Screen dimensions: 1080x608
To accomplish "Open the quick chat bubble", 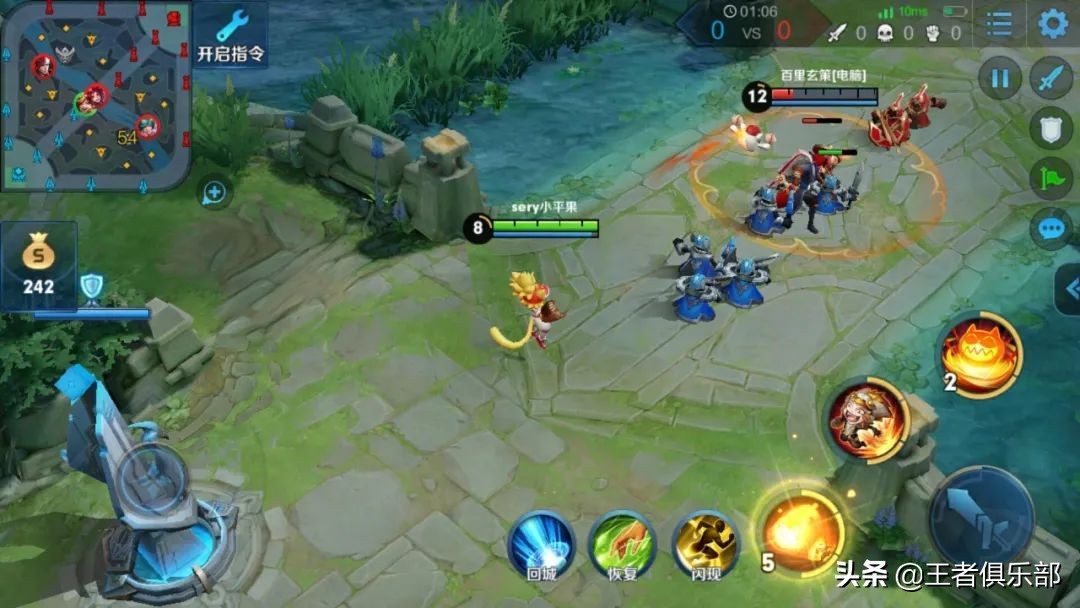I will [x=1051, y=229].
